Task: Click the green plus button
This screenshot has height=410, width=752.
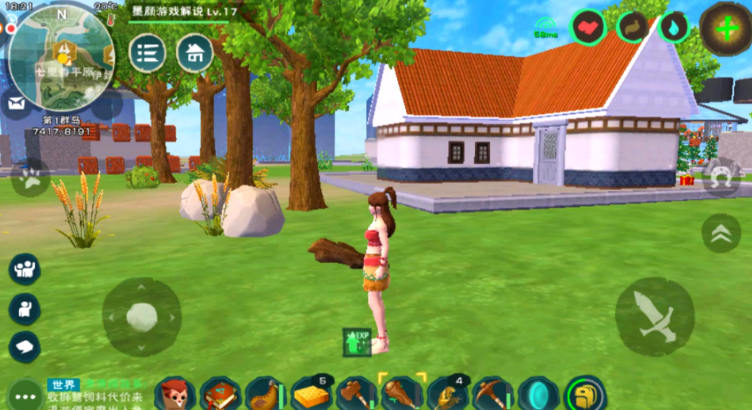Action: (x=725, y=25)
